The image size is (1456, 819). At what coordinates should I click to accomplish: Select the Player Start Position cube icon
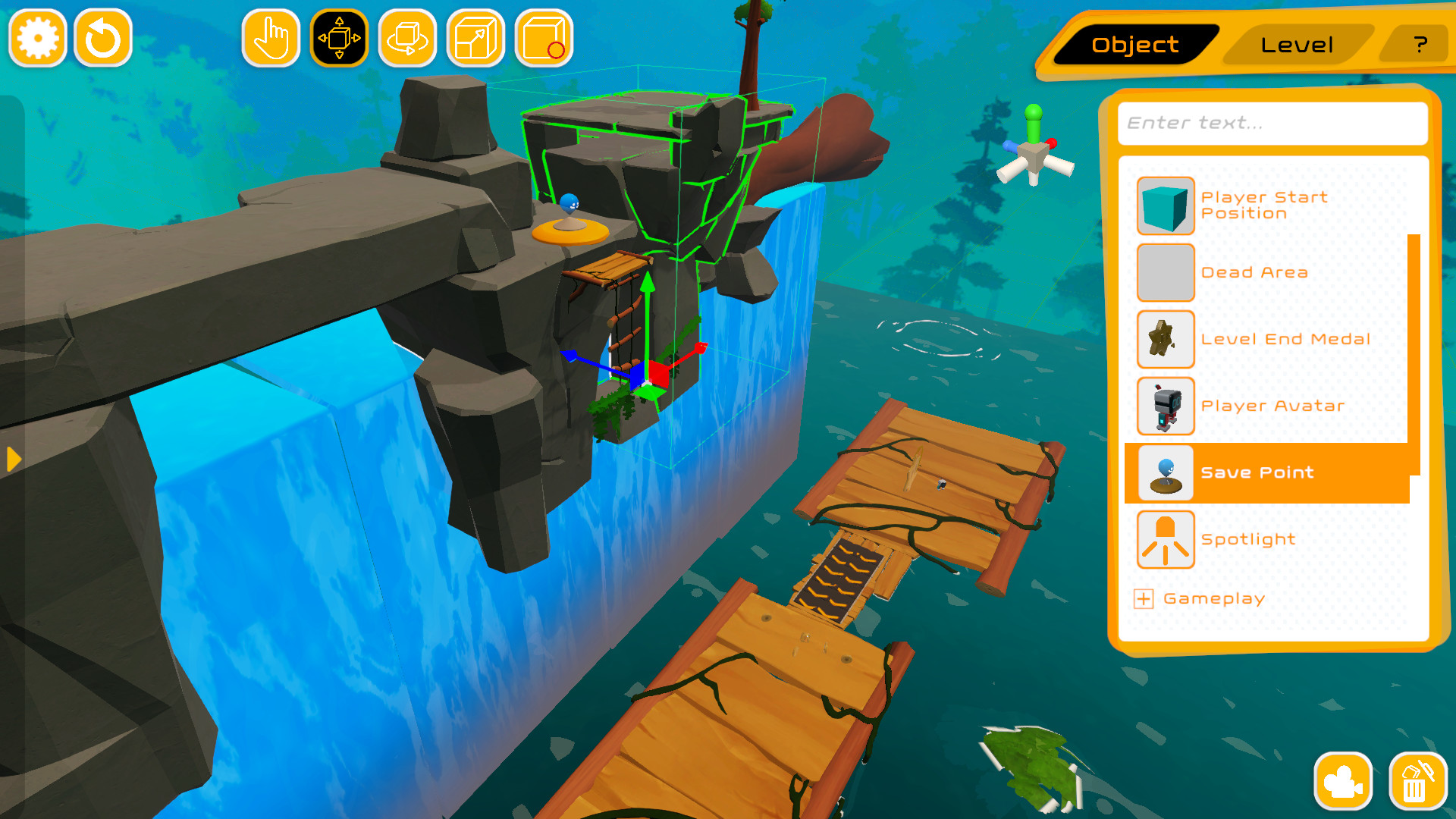[x=1166, y=206]
